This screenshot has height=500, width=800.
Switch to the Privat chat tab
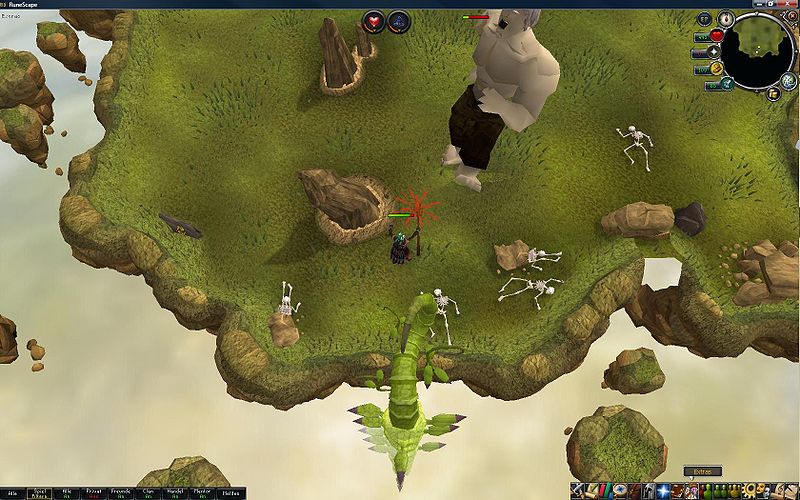pyautogui.click(x=93, y=493)
